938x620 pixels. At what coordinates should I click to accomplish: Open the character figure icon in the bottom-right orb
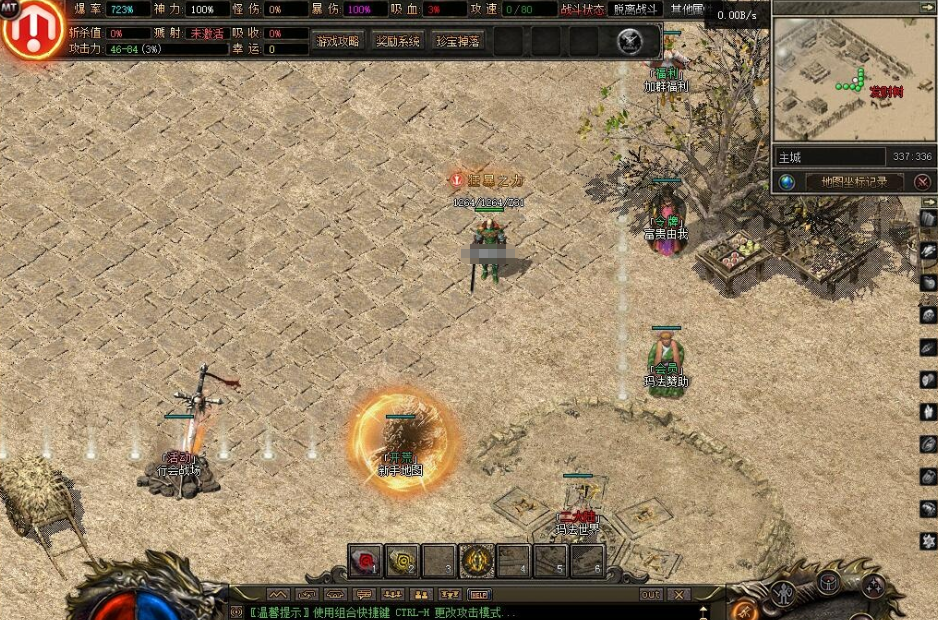[x=785, y=592]
